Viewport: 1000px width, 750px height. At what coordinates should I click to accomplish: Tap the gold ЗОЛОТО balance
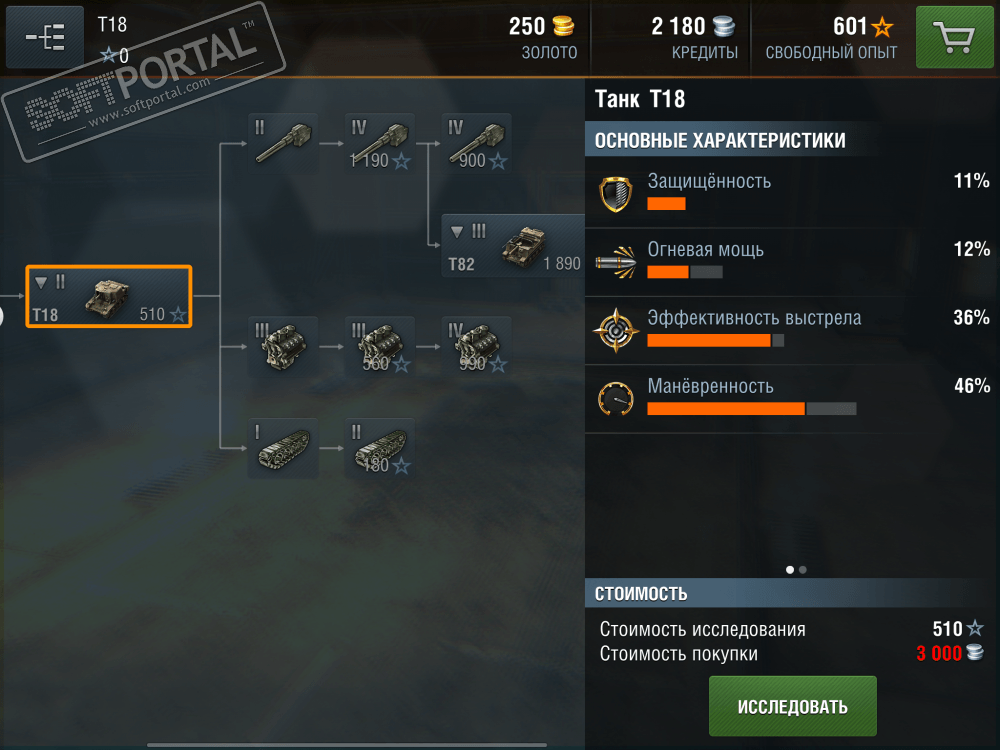tap(543, 37)
